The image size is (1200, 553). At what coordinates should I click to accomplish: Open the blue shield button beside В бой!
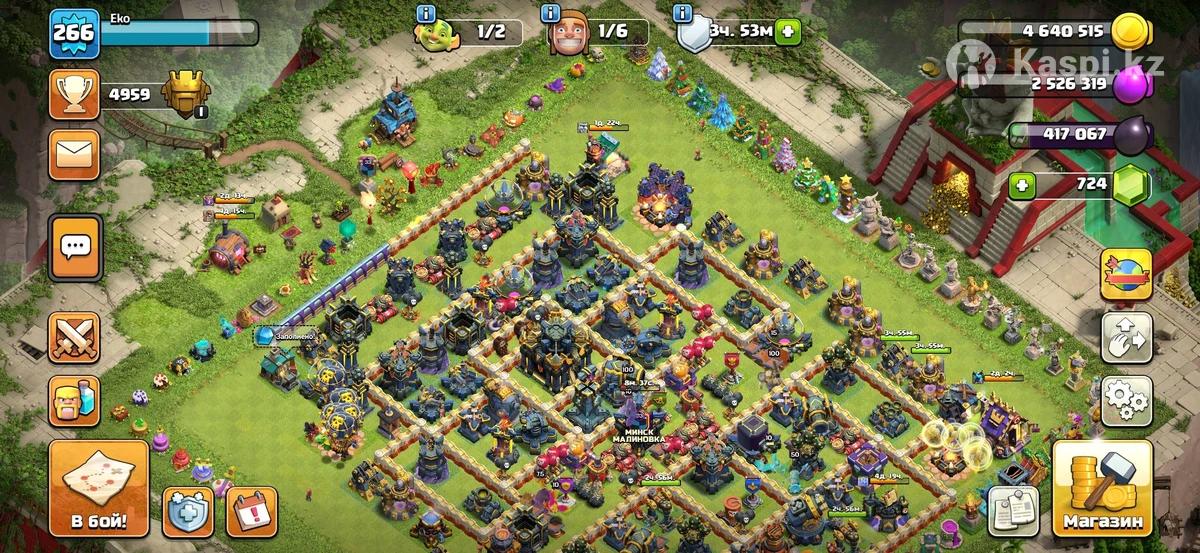pos(187,511)
